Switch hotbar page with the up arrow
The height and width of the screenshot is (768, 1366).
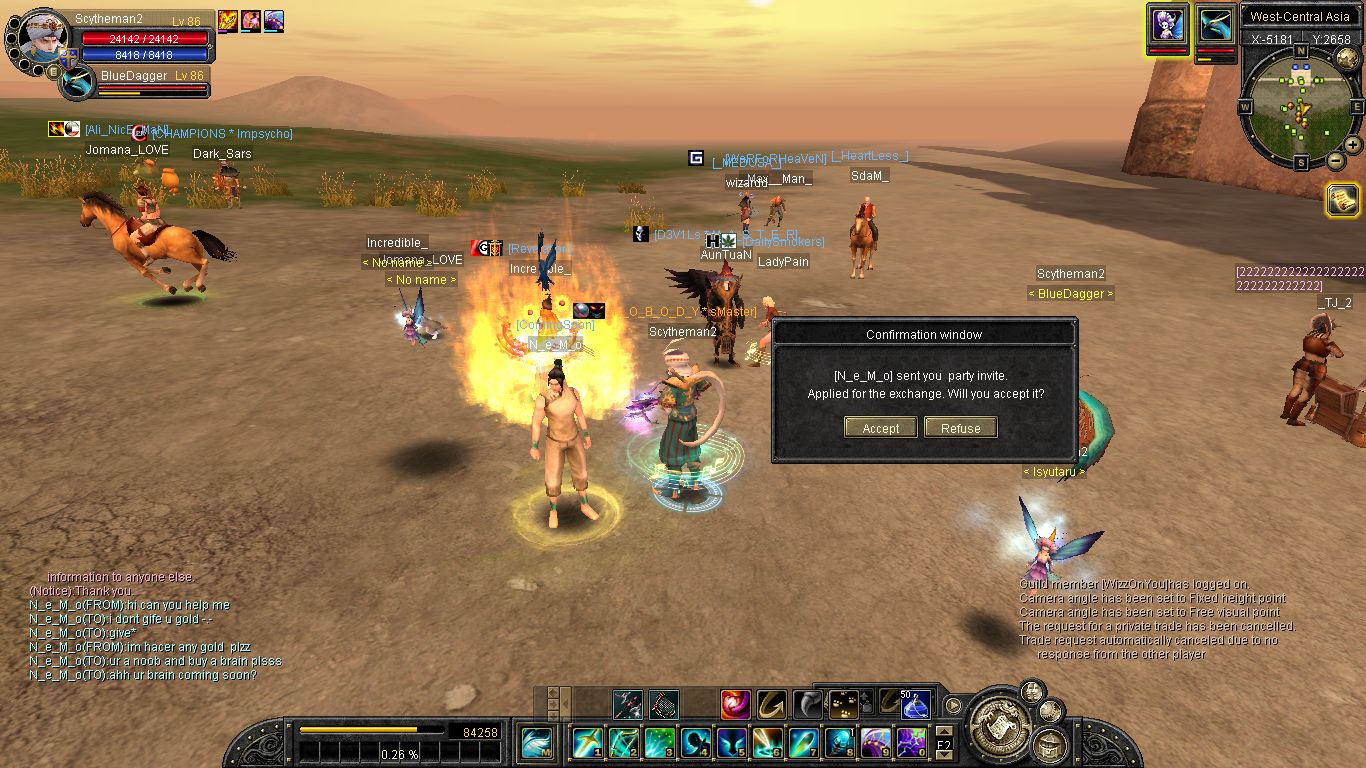(944, 731)
